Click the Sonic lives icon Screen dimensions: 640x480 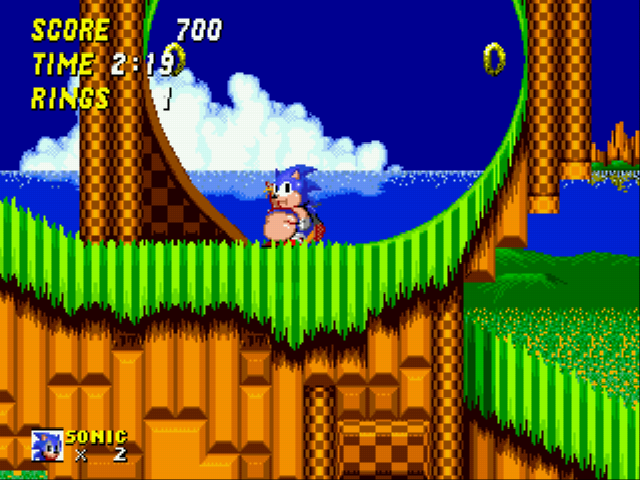pos(47,445)
